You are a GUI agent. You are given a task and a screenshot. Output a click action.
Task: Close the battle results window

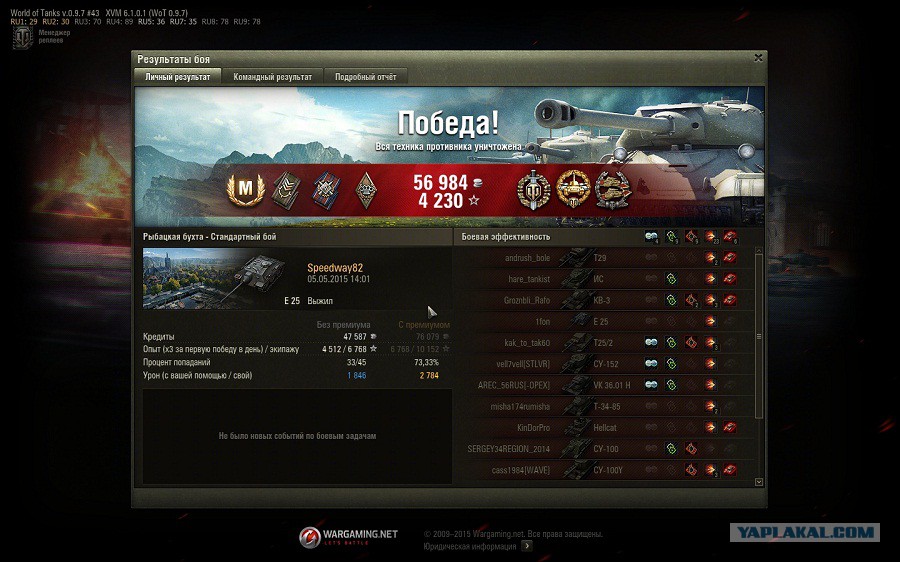pos(758,58)
